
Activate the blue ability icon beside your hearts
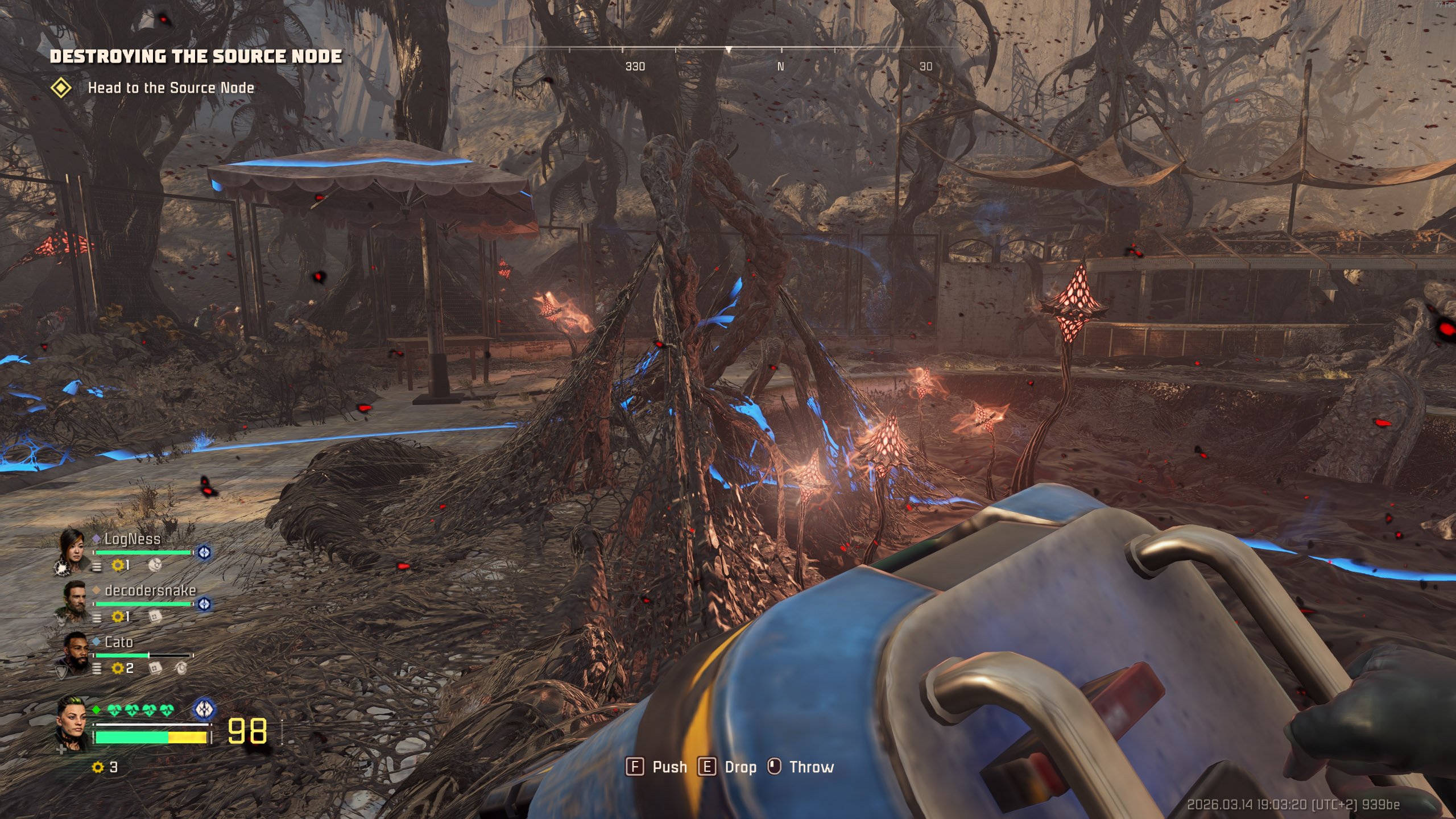tap(204, 709)
